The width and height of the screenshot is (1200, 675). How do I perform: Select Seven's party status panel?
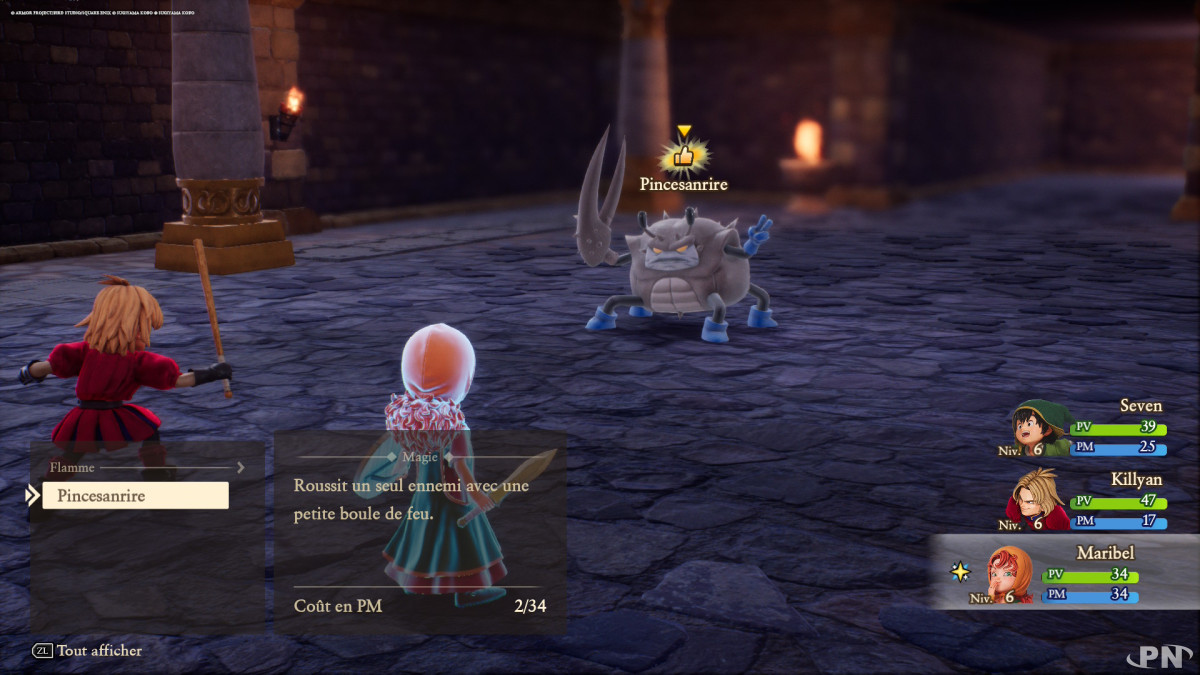point(1090,430)
